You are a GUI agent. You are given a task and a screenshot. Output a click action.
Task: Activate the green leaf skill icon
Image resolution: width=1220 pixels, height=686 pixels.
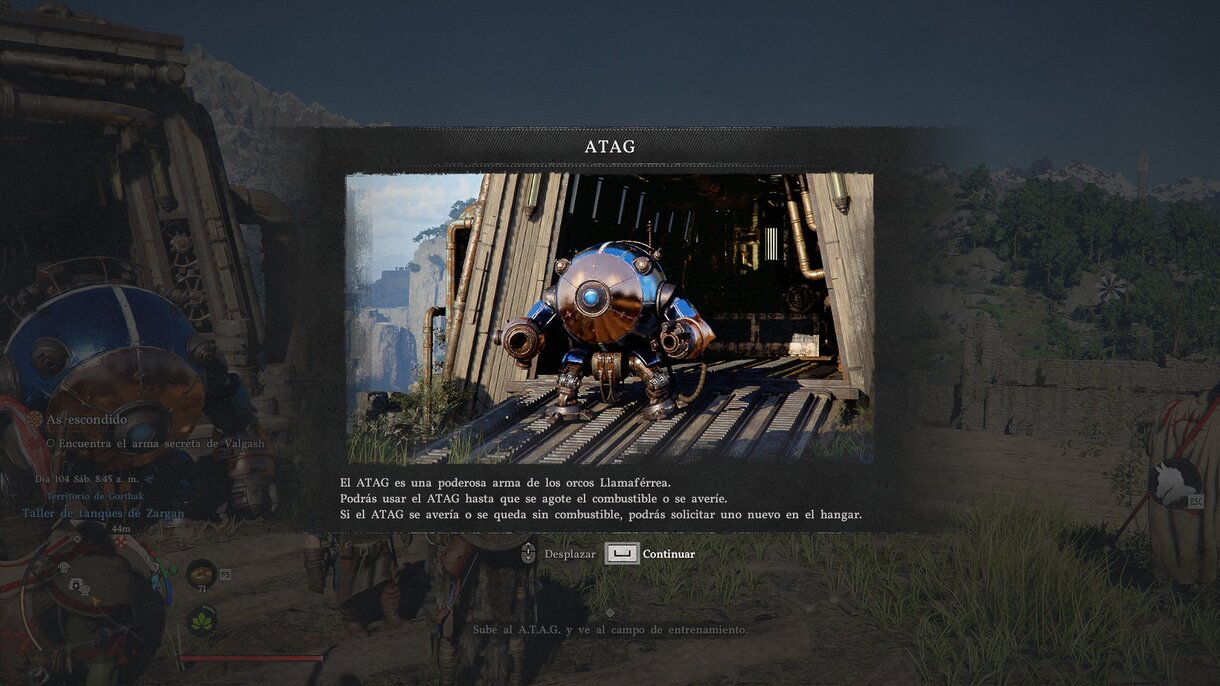tap(201, 620)
